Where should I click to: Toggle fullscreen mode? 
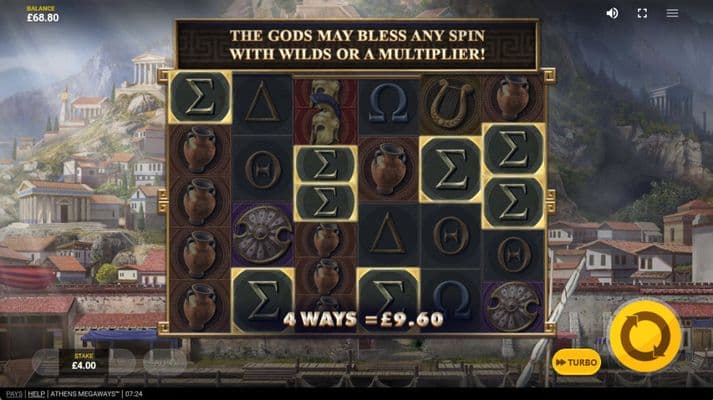[642, 13]
